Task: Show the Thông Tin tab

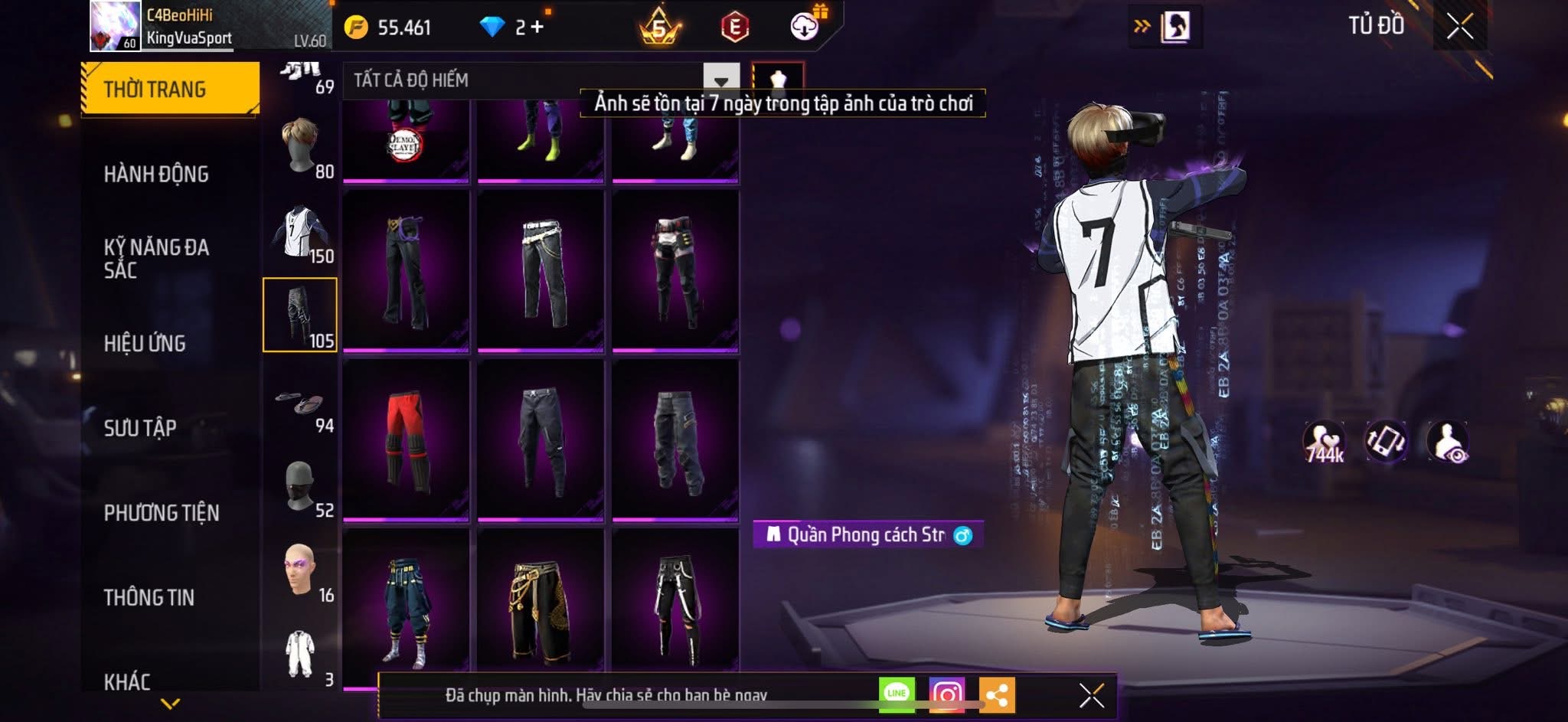Action: (x=149, y=597)
